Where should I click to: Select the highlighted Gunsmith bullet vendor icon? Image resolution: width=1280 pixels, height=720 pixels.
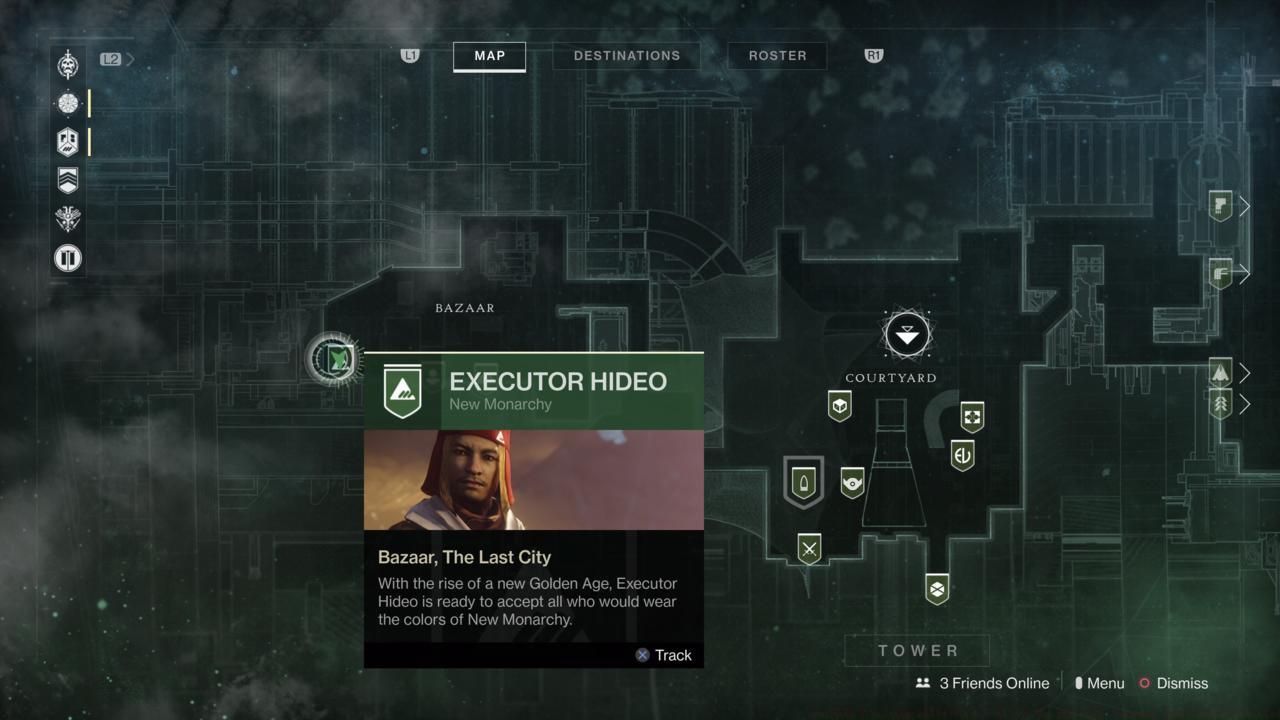tap(803, 484)
